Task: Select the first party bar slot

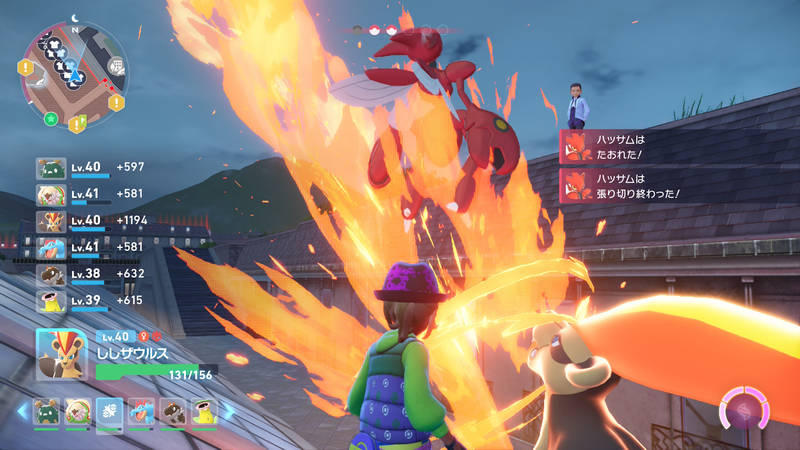Action: coord(46,411)
